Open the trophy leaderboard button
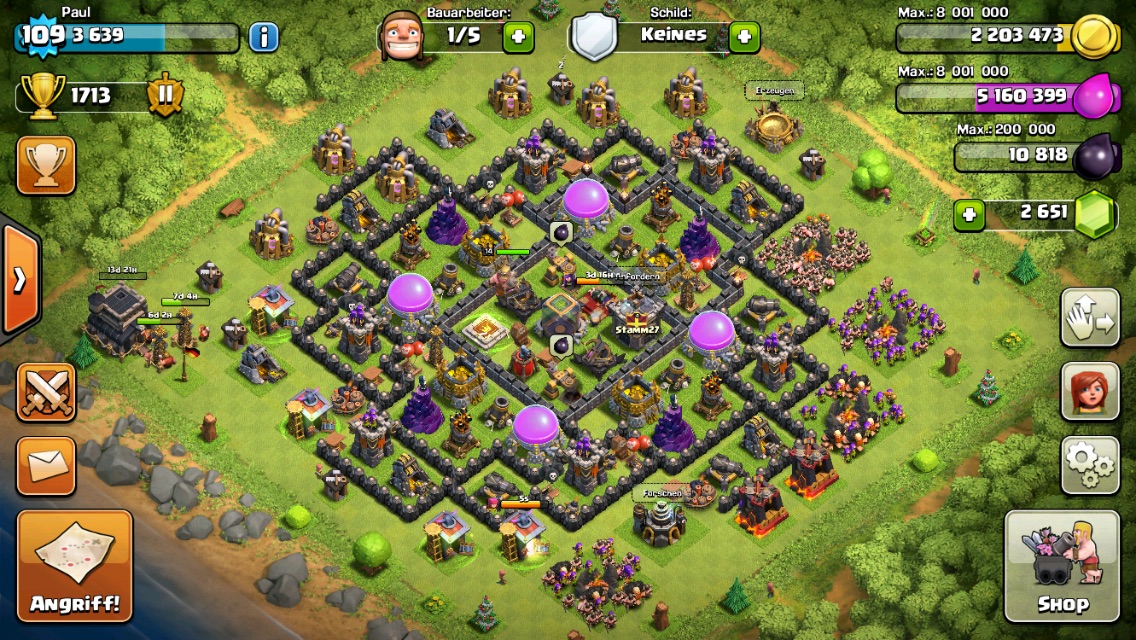The height and width of the screenshot is (640, 1136). point(46,165)
